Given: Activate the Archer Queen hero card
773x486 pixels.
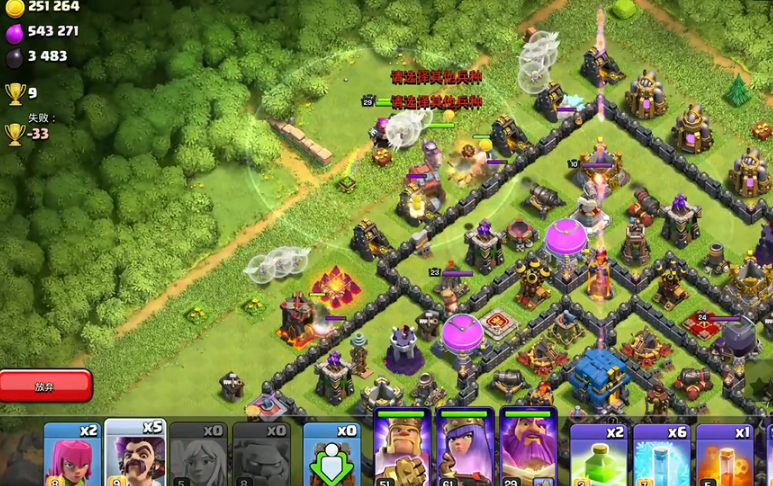Looking at the screenshot, I should [x=465, y=448].
